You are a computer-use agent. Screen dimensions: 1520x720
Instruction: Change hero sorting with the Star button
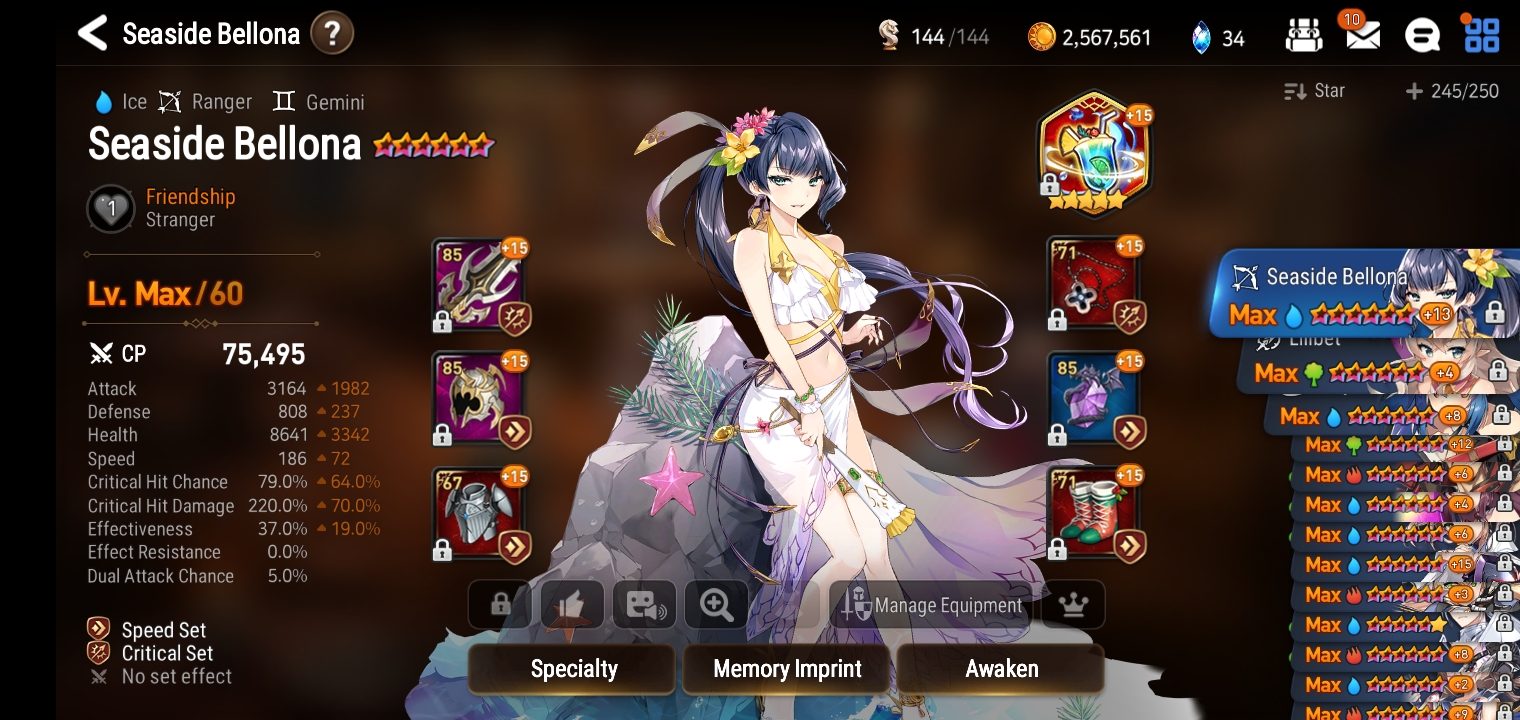[x=1315, y=91]
